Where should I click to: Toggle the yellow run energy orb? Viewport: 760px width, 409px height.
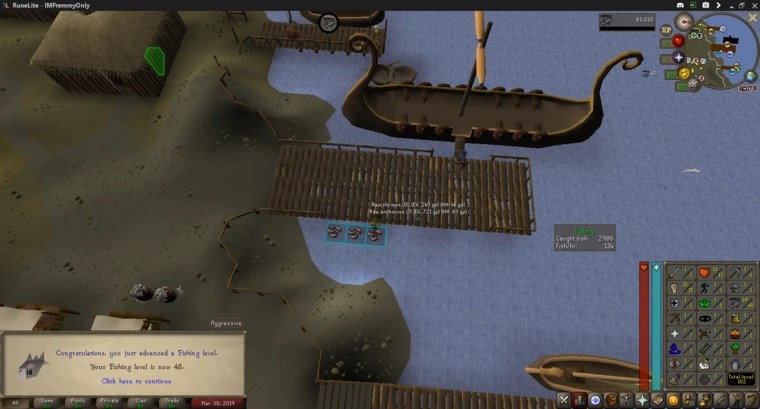pyautogui.click(x=685, y=72)
